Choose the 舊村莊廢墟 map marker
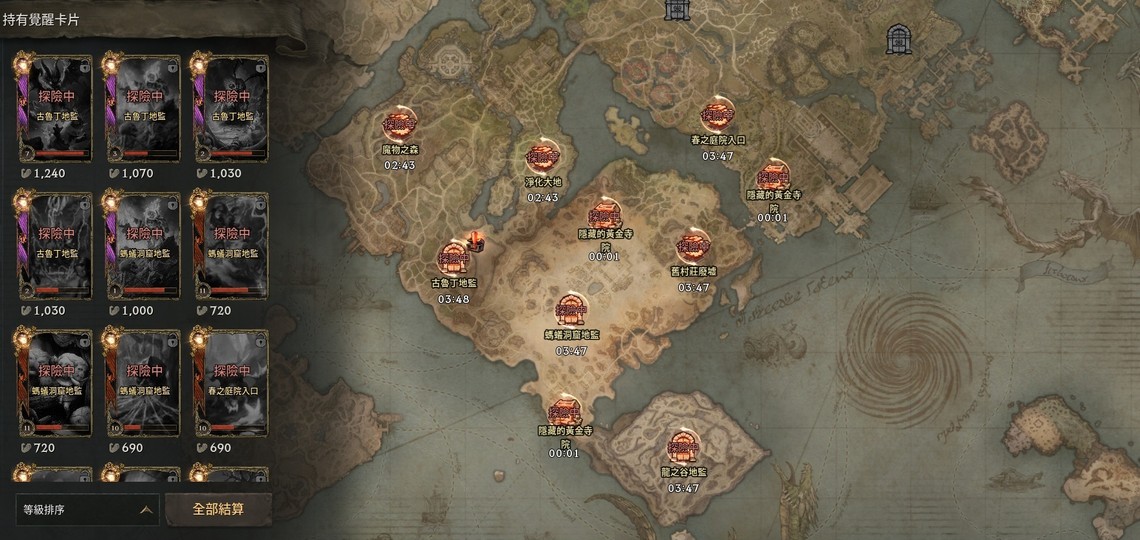Viewport: 1140px width, 540px height. (x=693, y=246)
